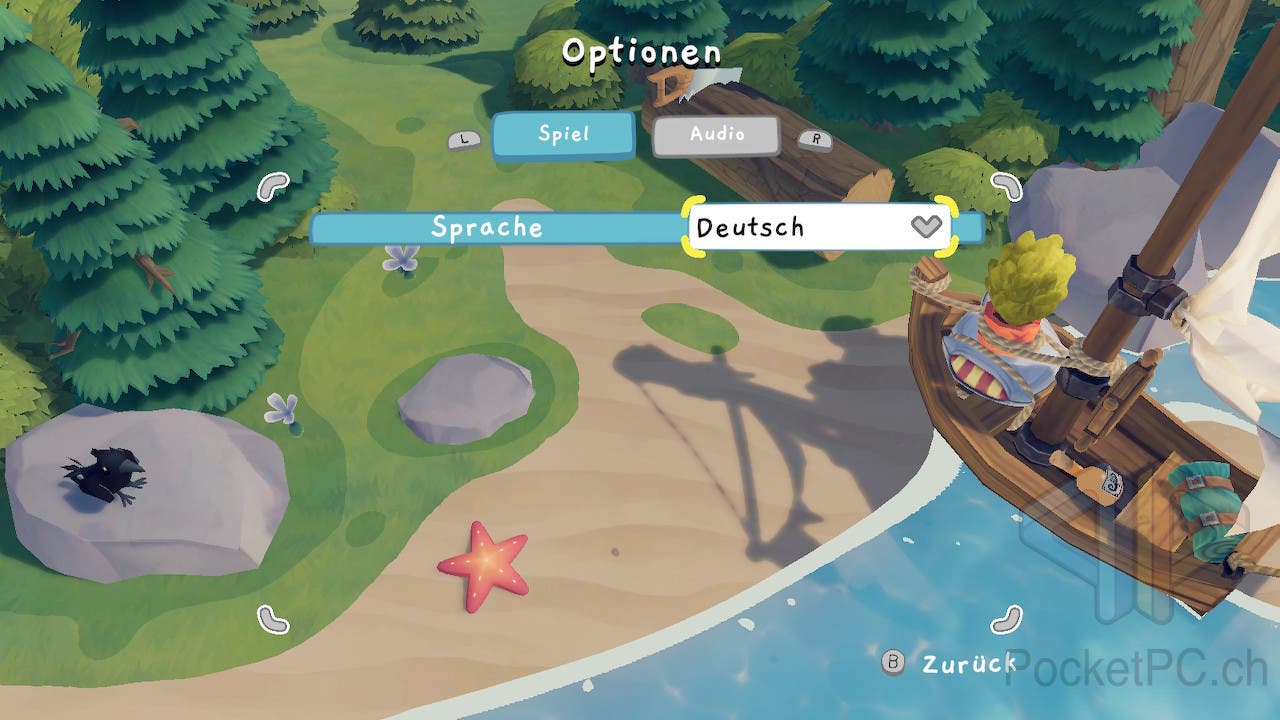Switch to the Spiel tab
The height and width of the screenshot is (720, 1280).
[x=563, y=135]
